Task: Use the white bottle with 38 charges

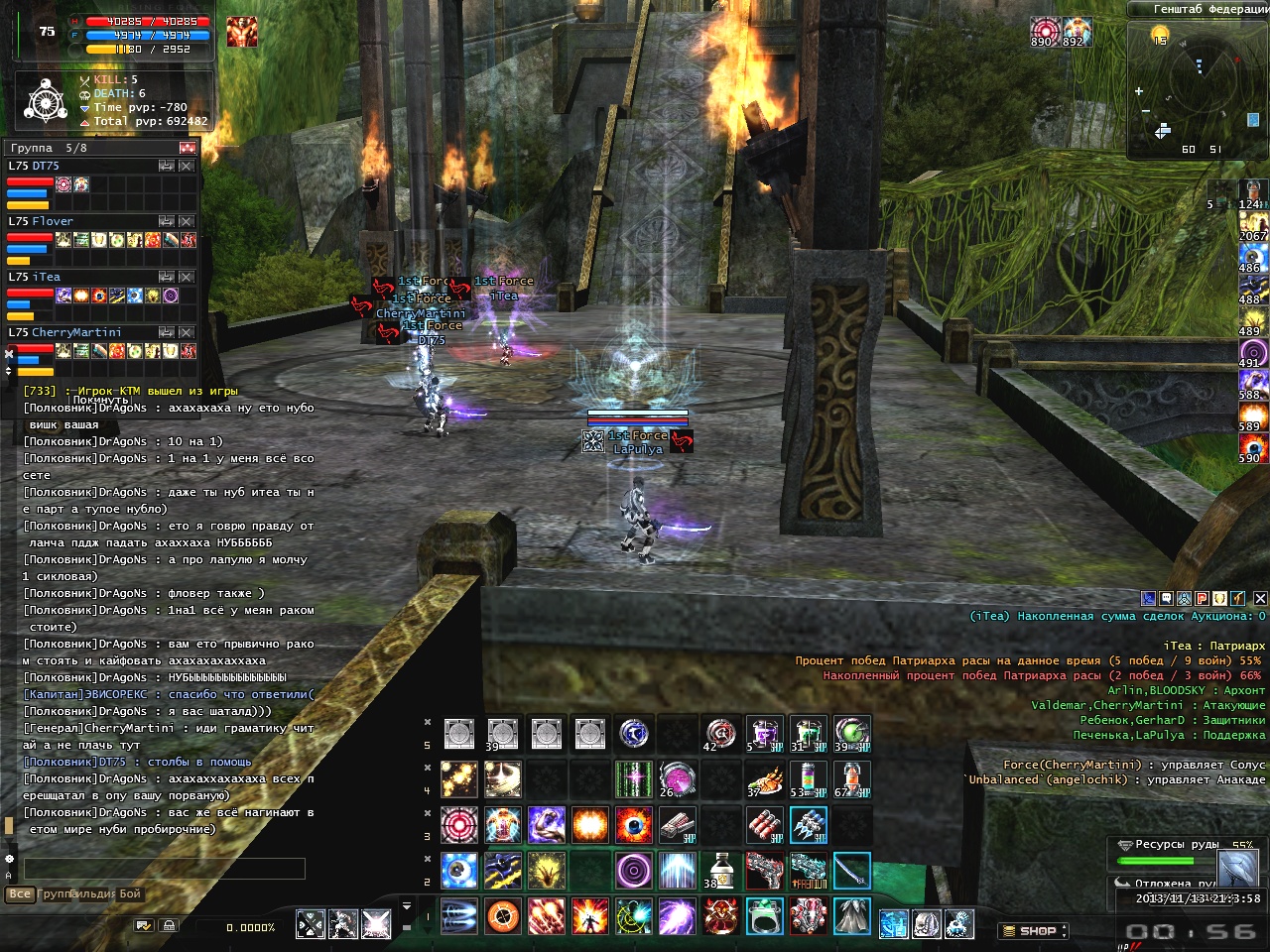Action: tap(721, 871)
